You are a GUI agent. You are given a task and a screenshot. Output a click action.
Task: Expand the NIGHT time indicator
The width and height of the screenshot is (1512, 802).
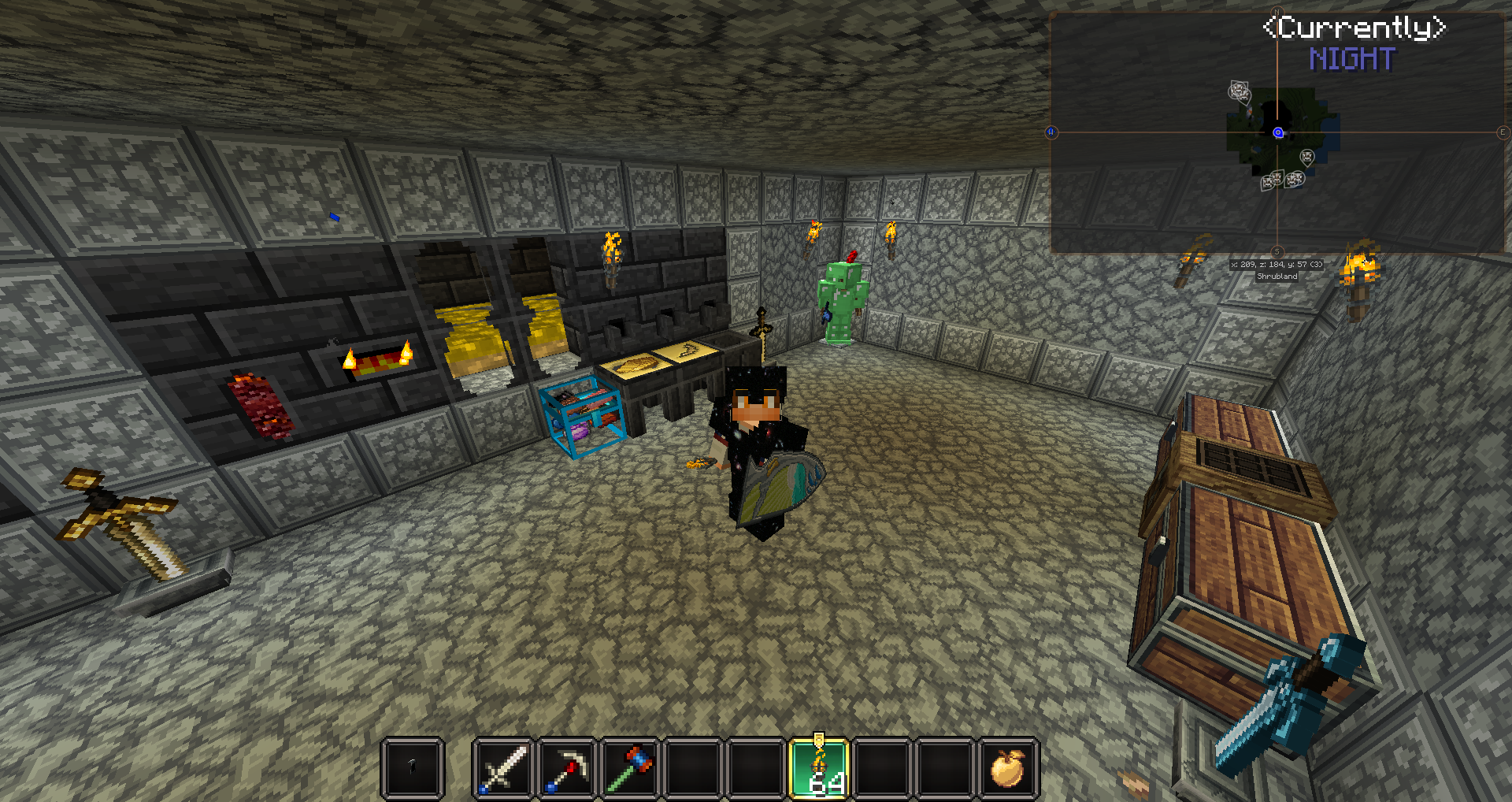click(1352, 59)
